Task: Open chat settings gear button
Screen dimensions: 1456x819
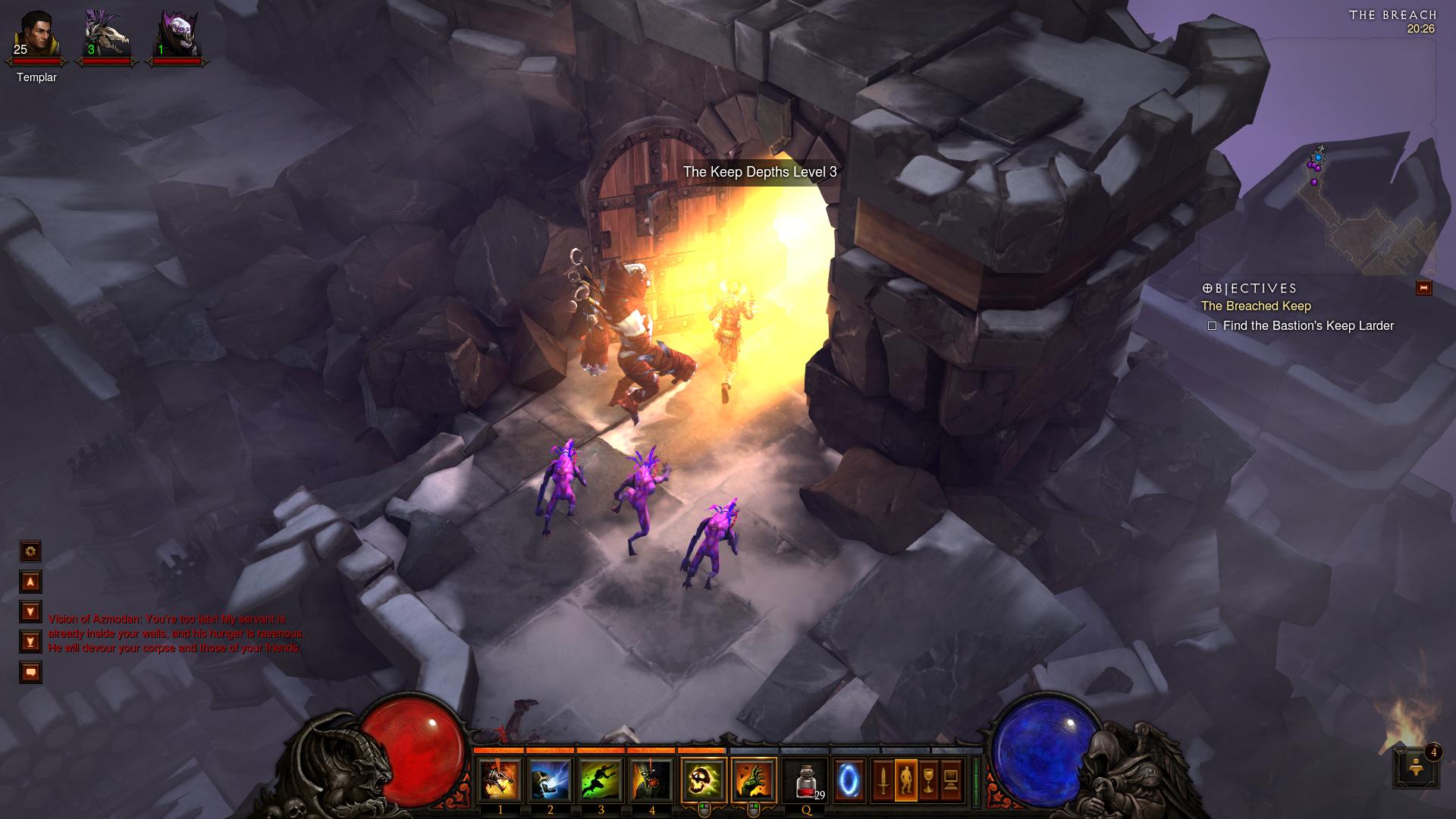Action: (30, 551)
